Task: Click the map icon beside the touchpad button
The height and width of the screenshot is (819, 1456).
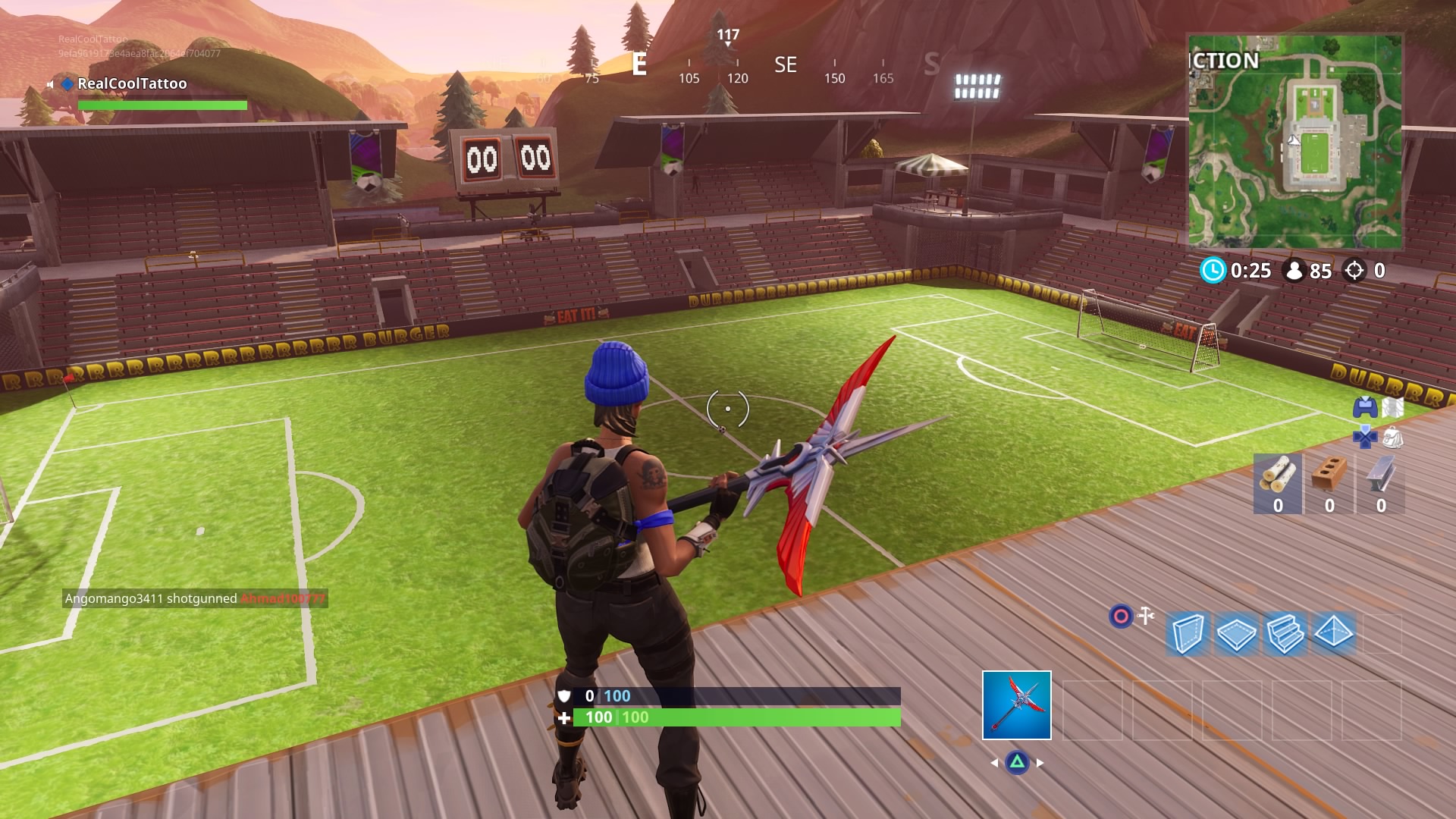Action: click(x=1394, y=407)
